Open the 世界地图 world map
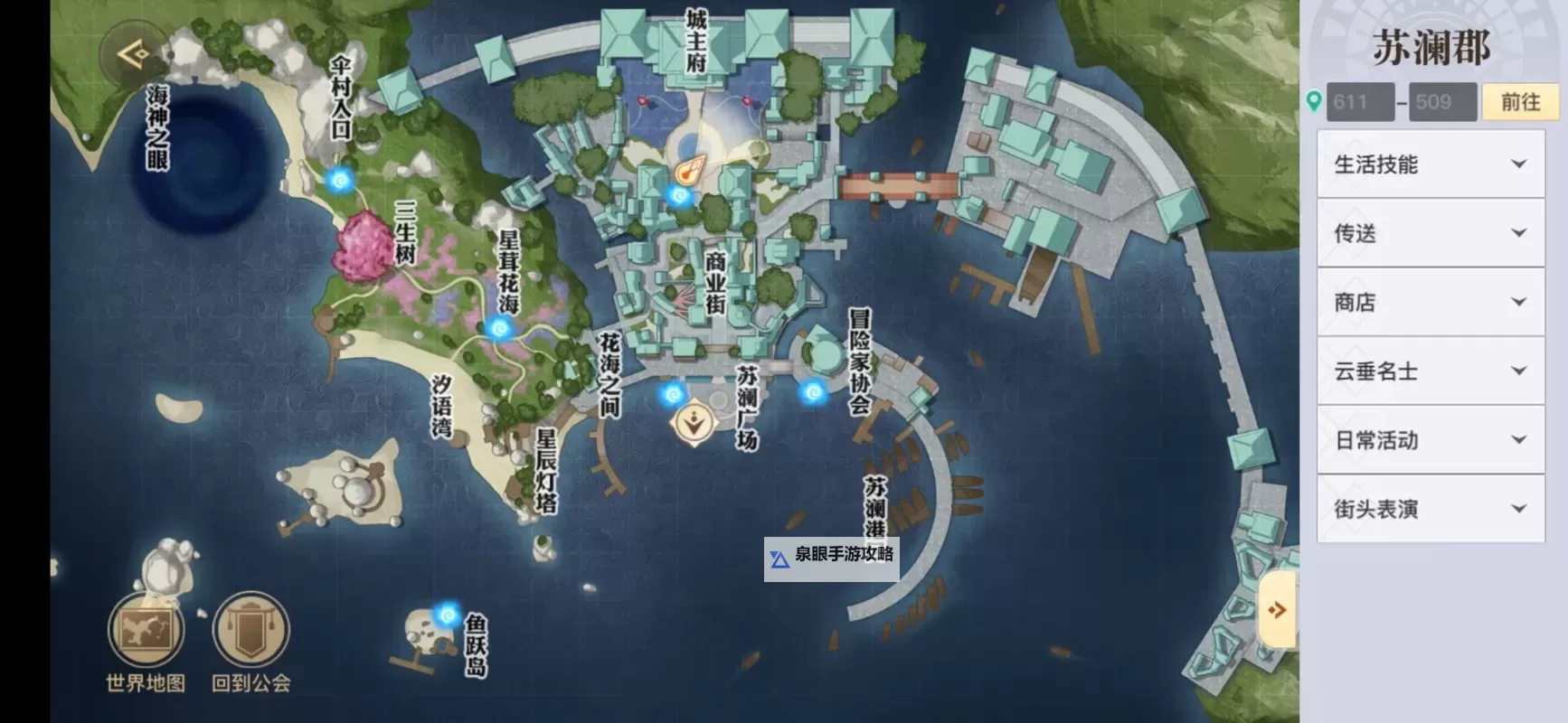Viewport: 1568px width, 723px height. [x=146, y=630]
